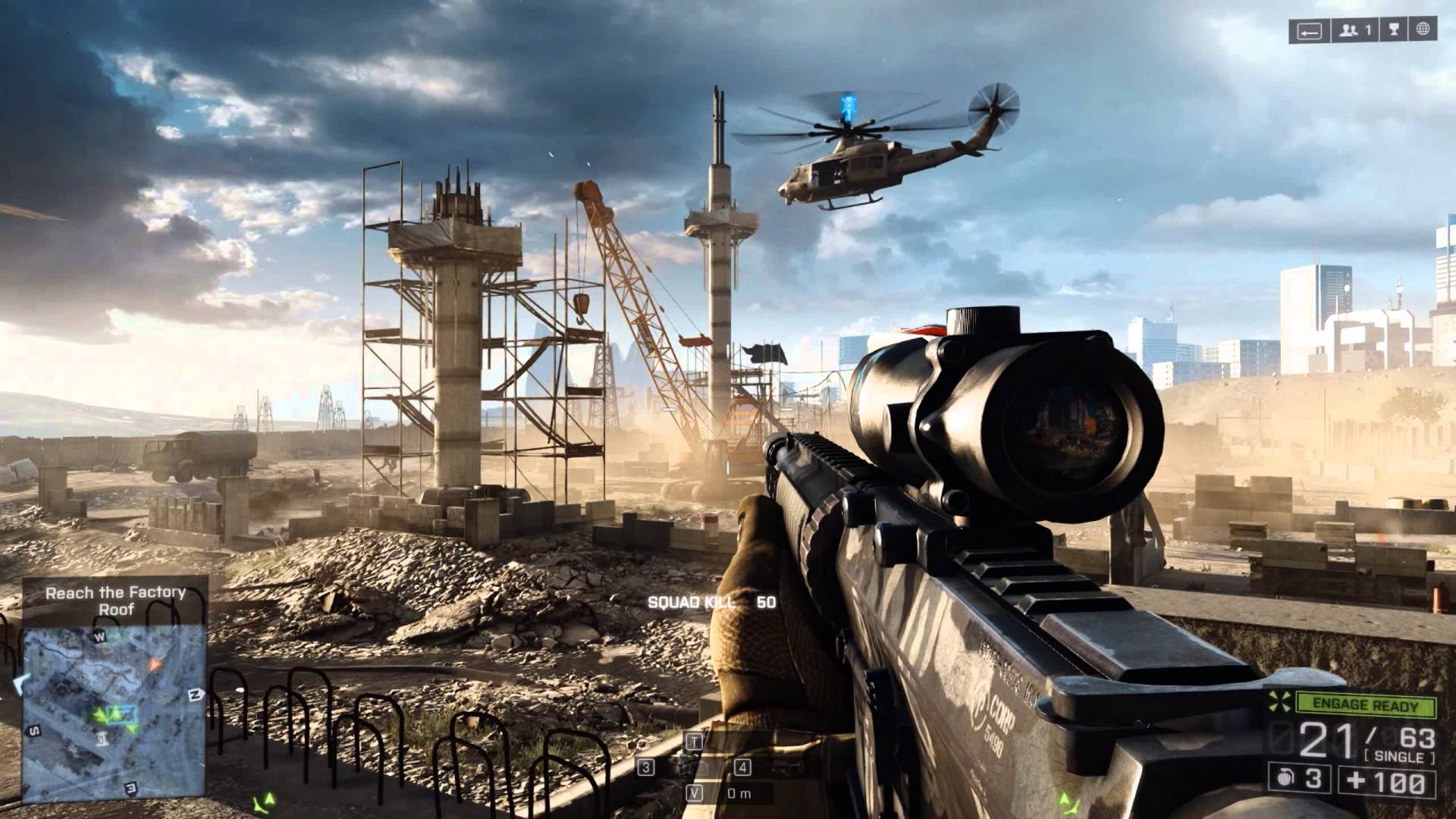Click the back arrow icon in top-right HUD

pos(1309,31)
